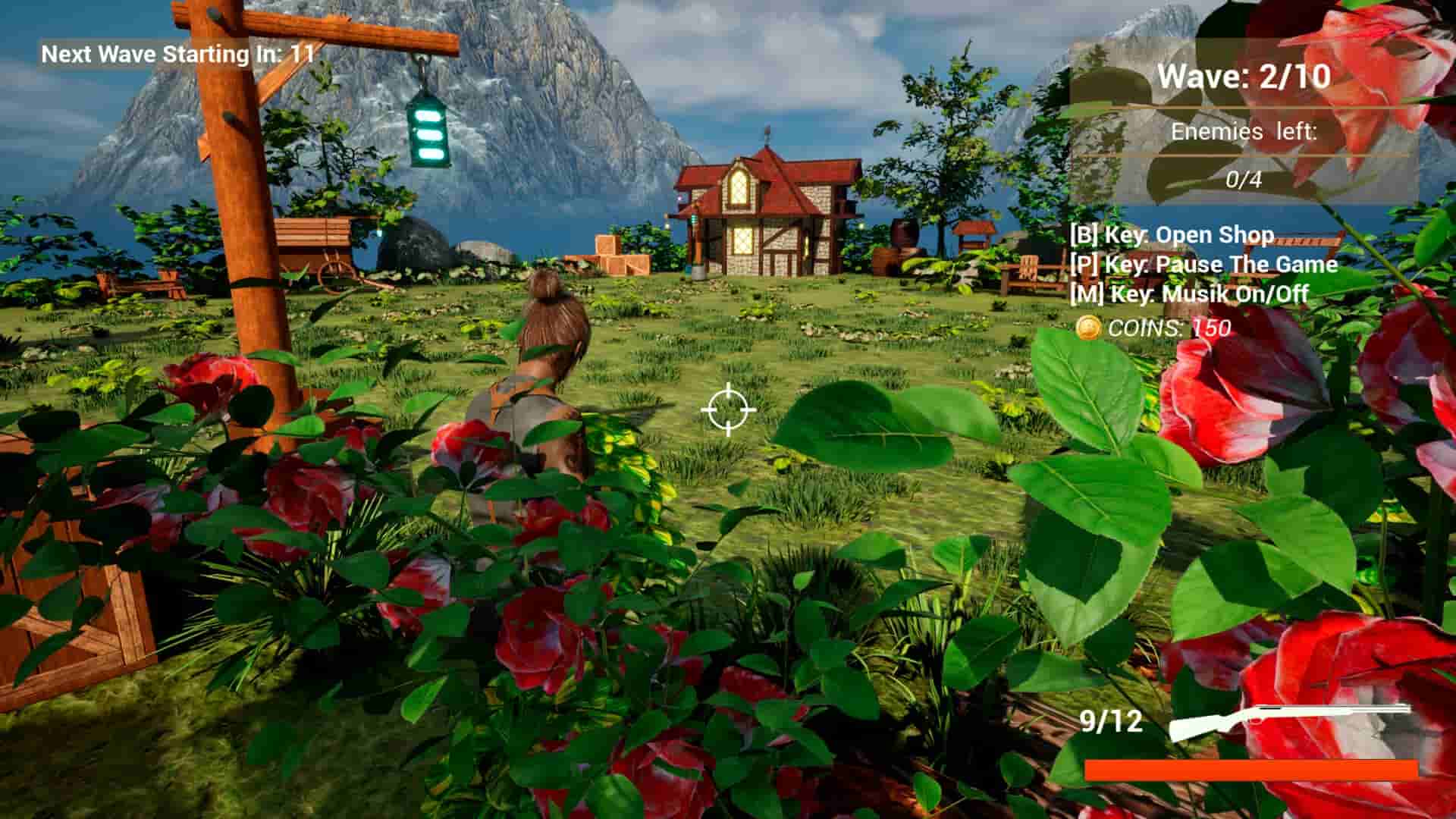The width and height of the screenshot is (1456, 819).
Task: Click the crosshair in screen center
Action: (726, 409)
